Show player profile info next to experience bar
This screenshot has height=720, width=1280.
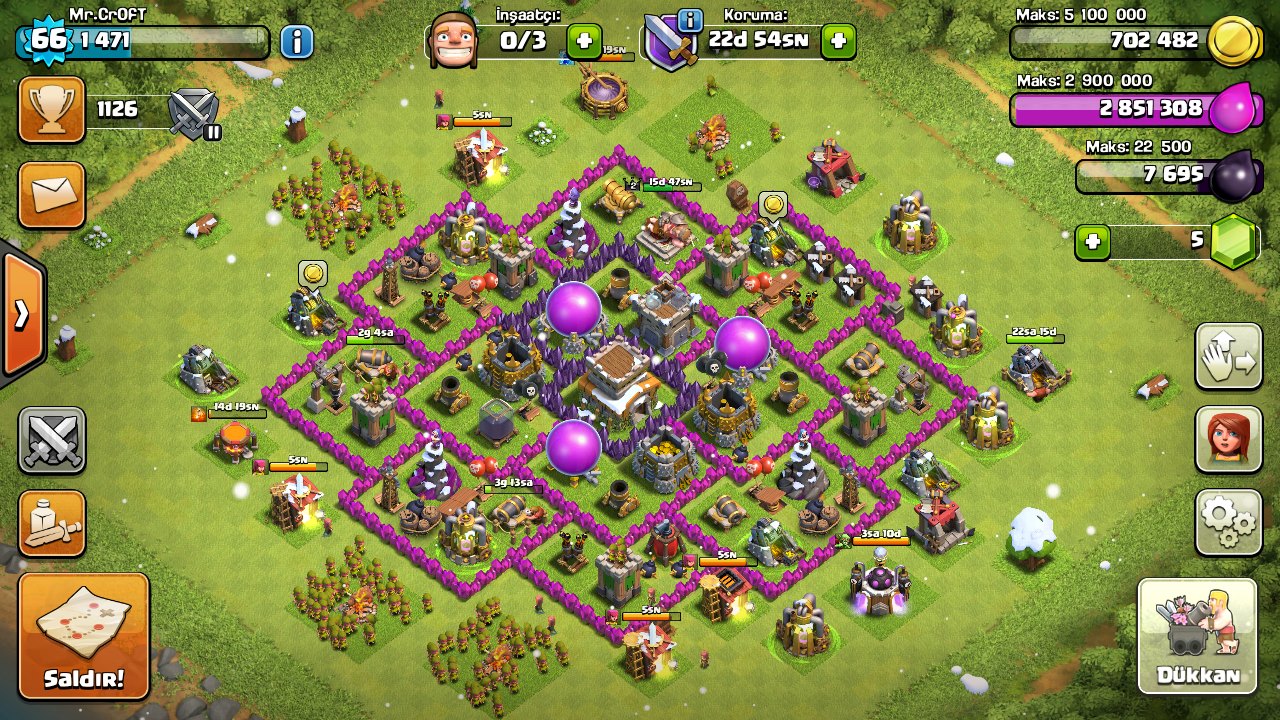coord(296,41)
